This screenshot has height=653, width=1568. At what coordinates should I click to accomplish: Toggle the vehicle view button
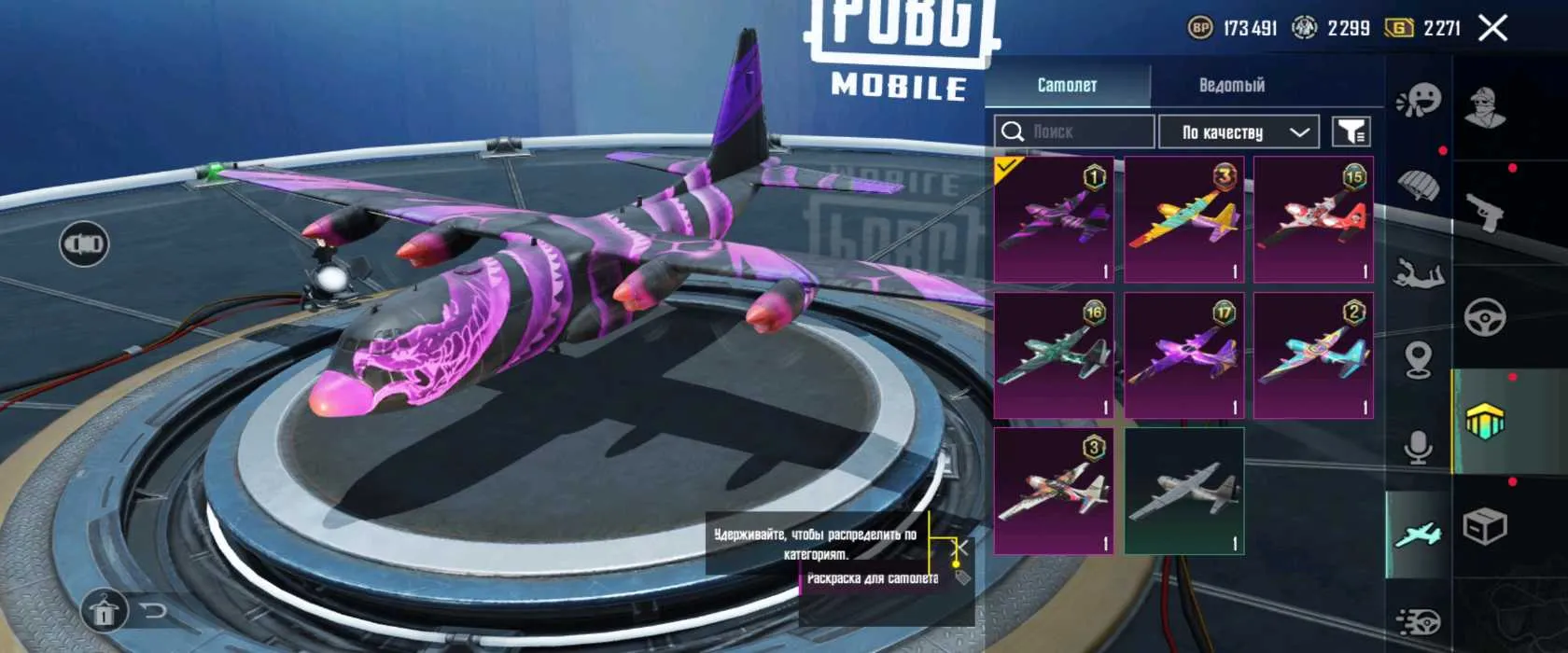[84, 244]
